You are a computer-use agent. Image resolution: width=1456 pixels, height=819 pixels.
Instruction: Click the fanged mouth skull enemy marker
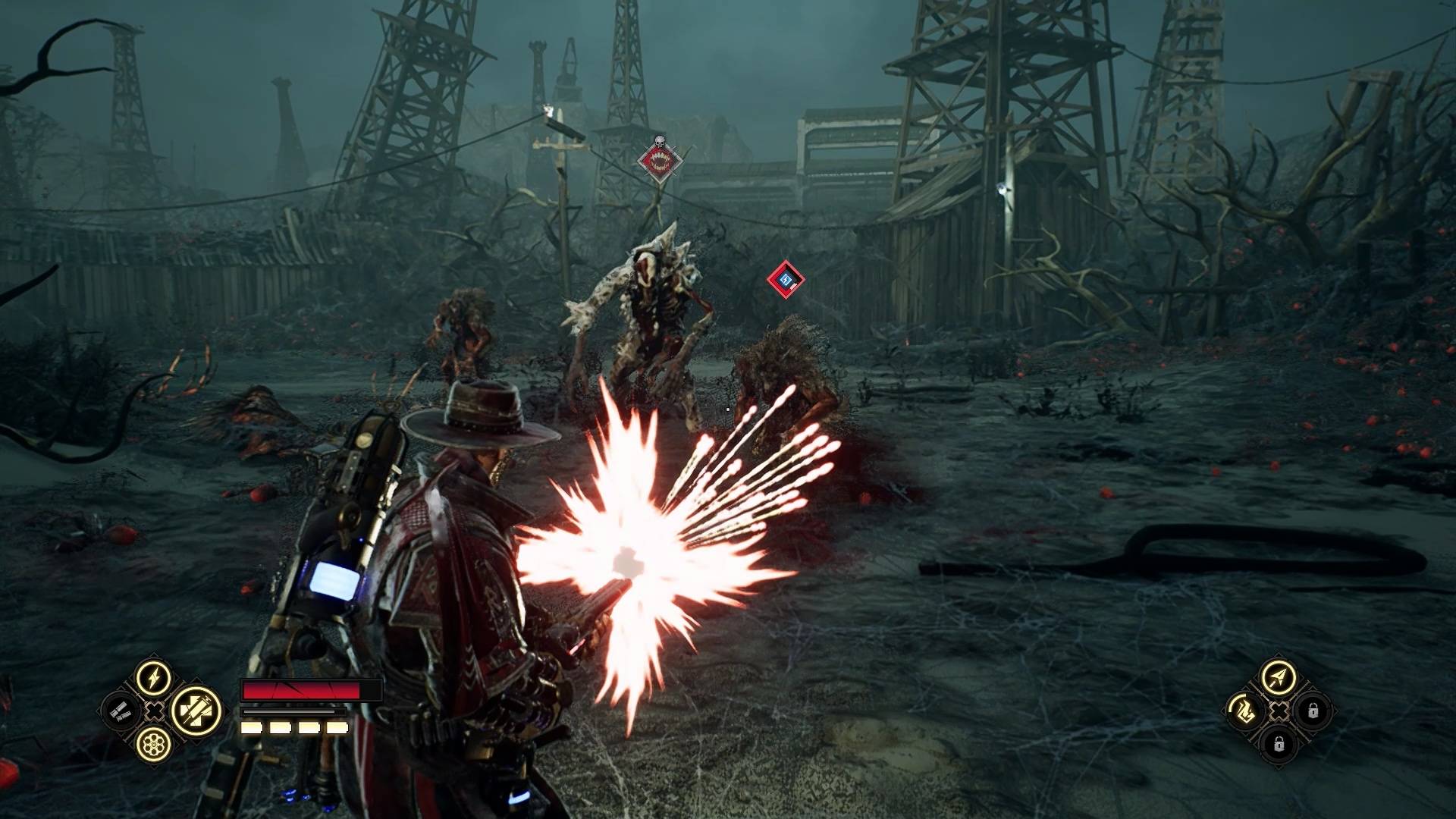click(x=660, y=161)
